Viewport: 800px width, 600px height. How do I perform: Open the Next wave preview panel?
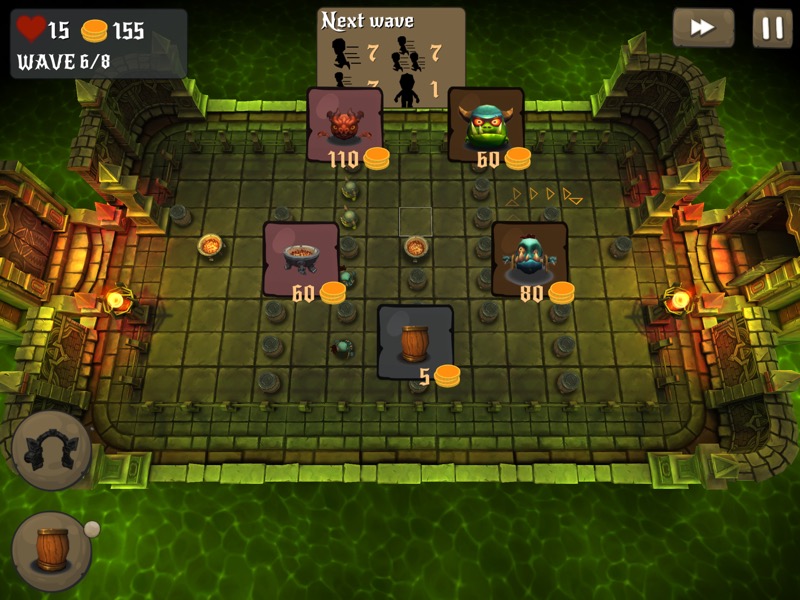click(x=391, y=57)
